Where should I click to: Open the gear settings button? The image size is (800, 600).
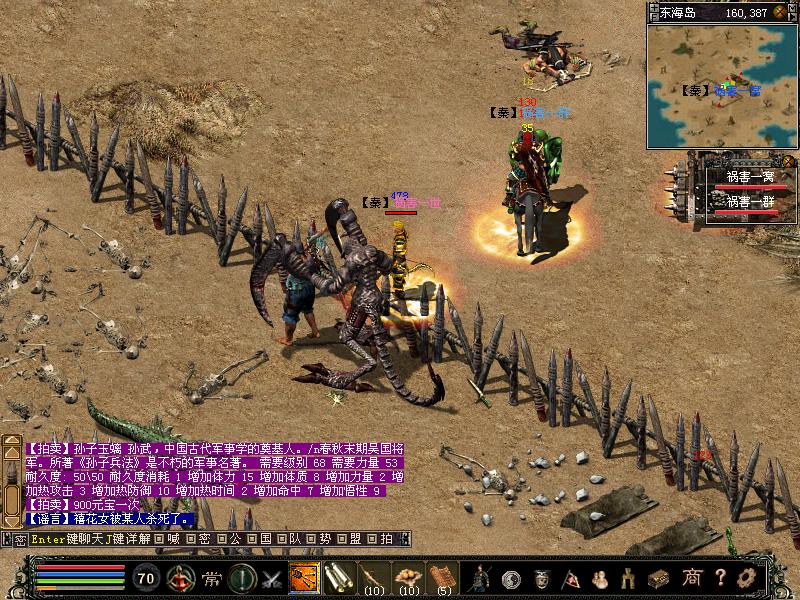click(745, 578)
